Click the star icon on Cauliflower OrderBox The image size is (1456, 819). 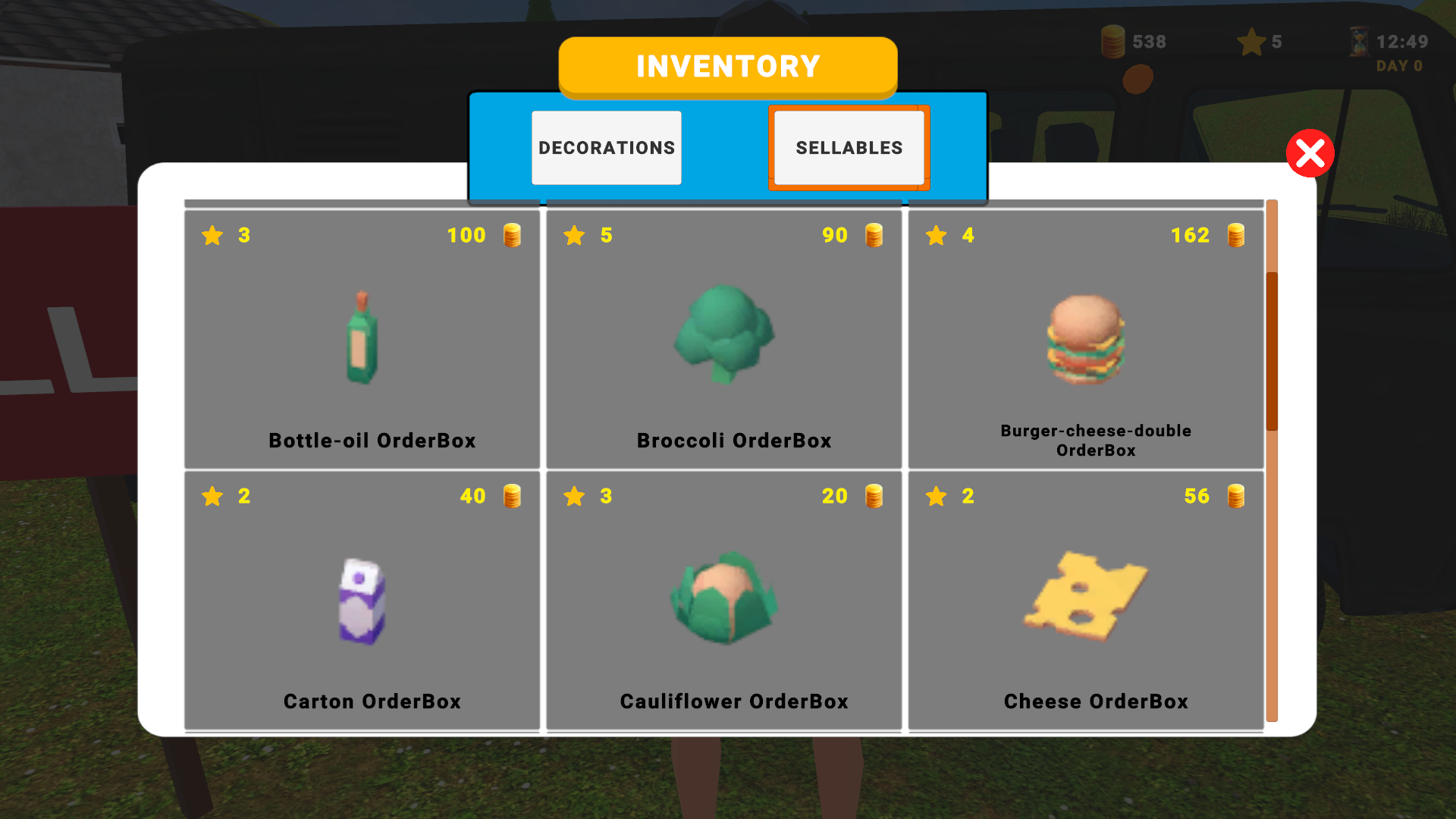coord(575,497)
